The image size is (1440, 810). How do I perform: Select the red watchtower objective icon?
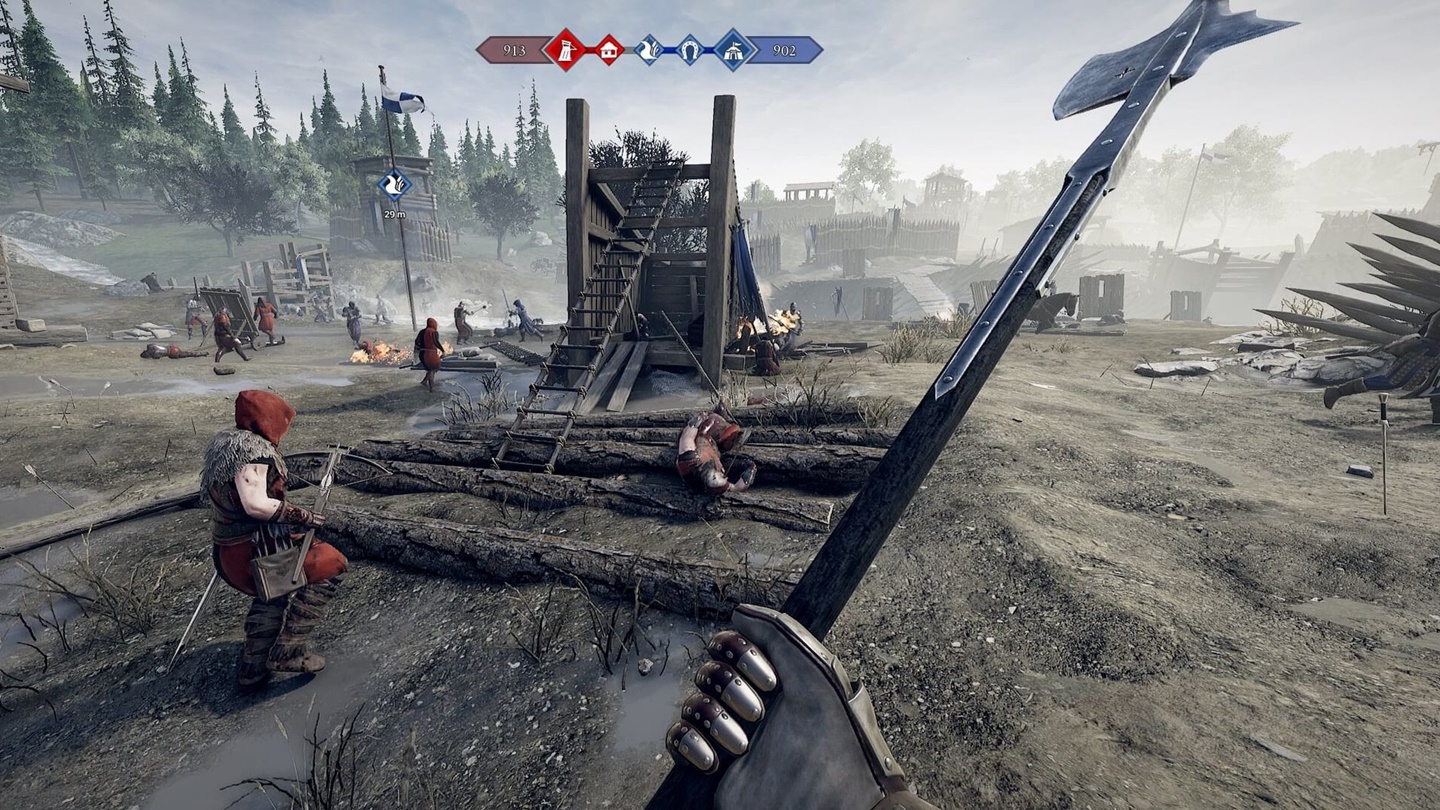click(x=564, y=50)
